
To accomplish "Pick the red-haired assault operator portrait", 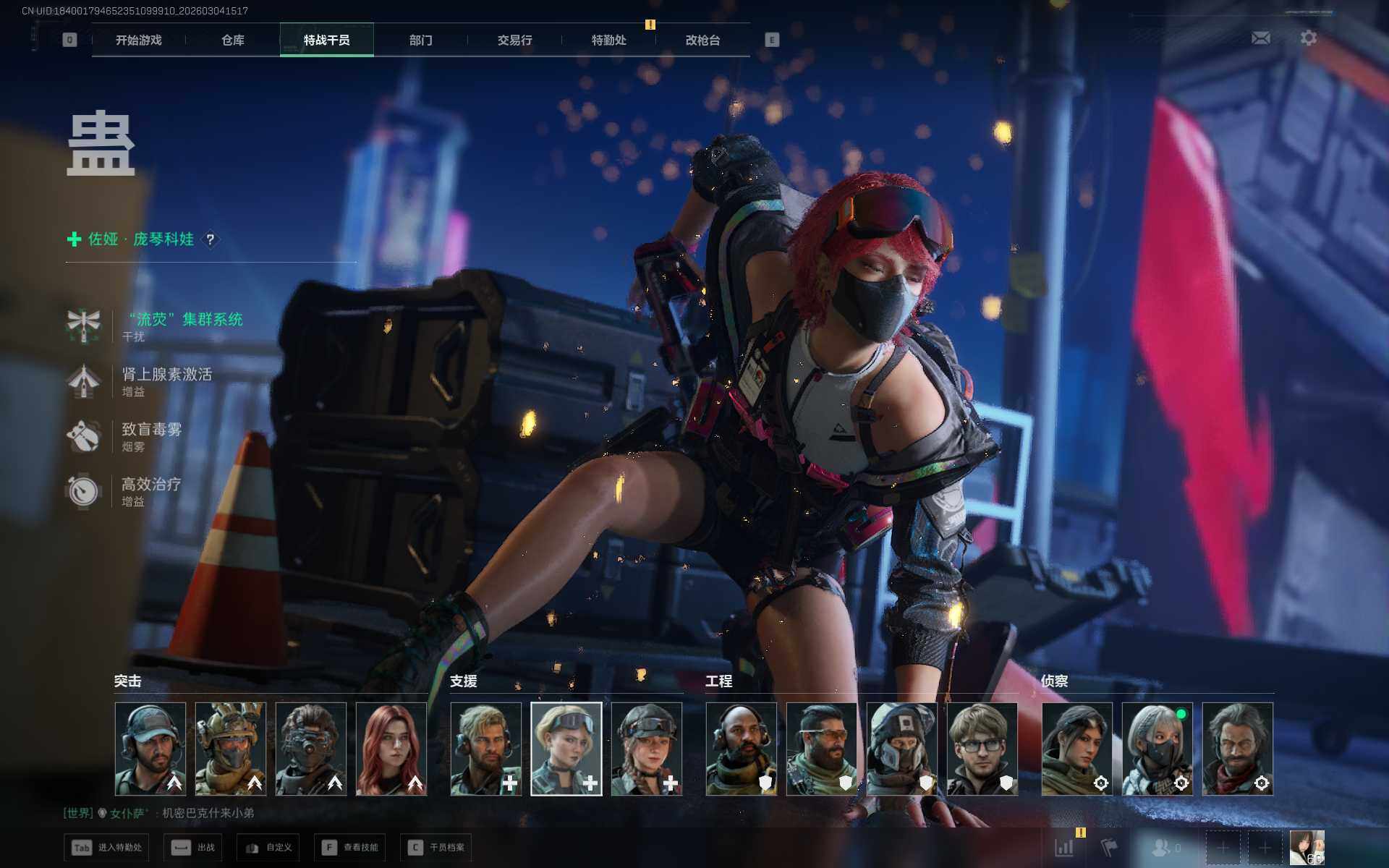I will click(x=391, y=749).
